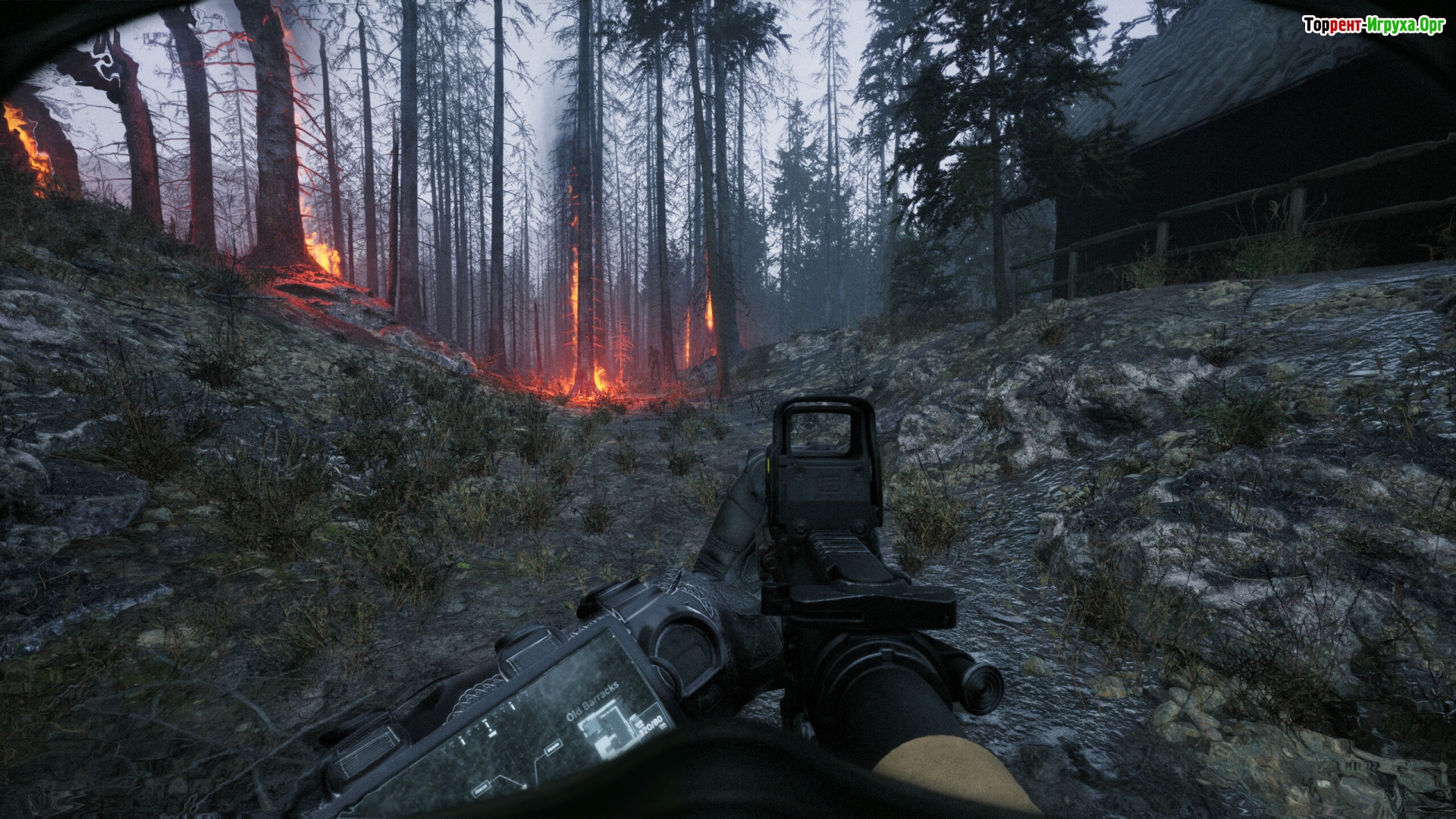Viewport: 1456px width, 819px height.
Task: Click the Торрент-Игруха.Орг watermark logo
Action: (x=1373, y=26)
